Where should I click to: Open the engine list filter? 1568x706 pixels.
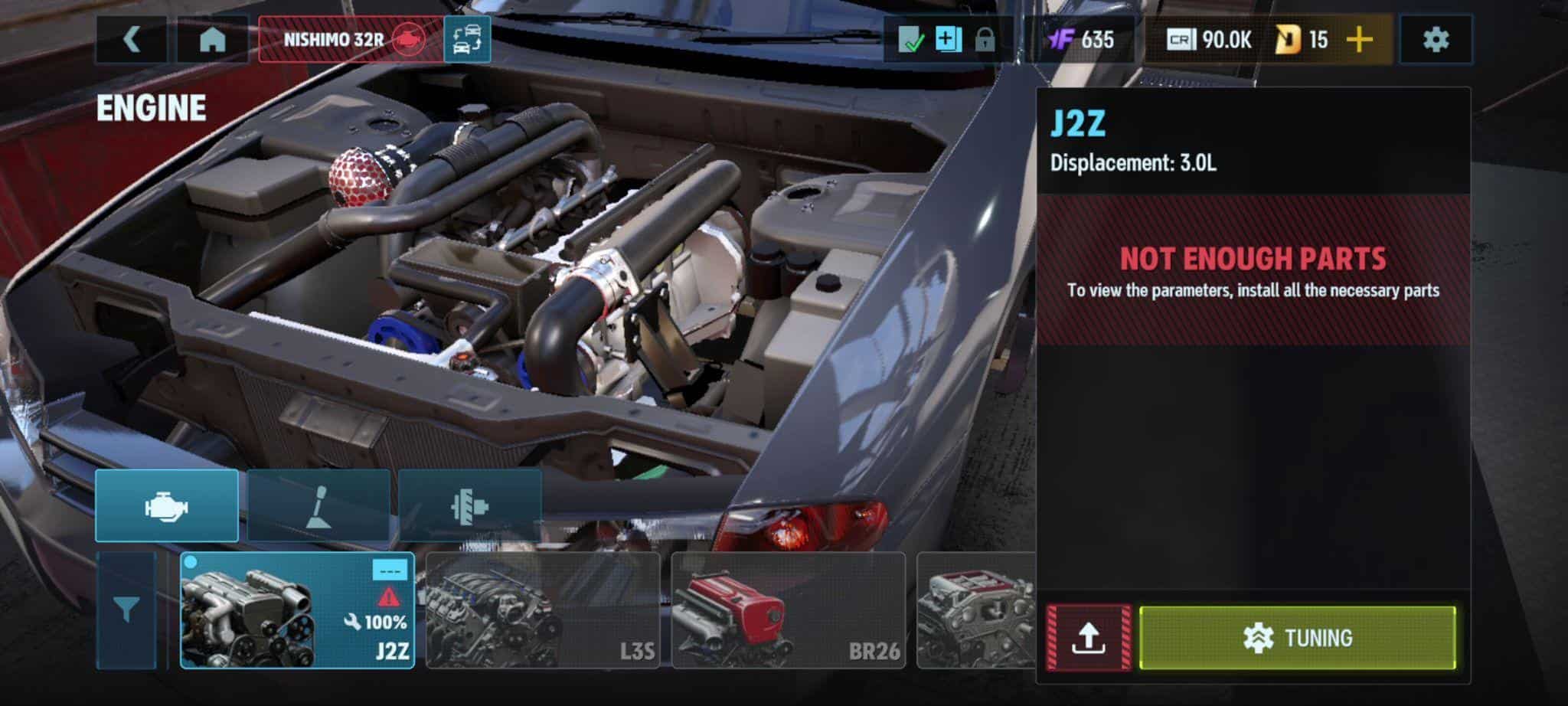coord(126,610)
